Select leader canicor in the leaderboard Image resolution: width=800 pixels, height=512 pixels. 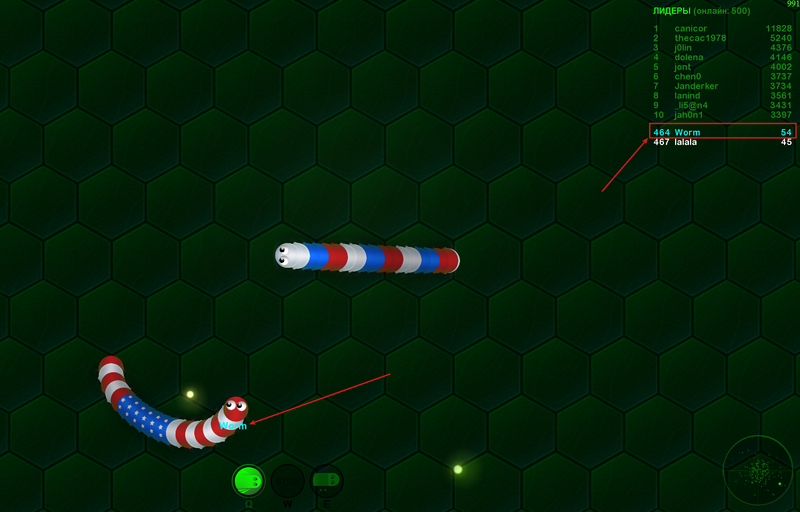(x=722, y=28)
